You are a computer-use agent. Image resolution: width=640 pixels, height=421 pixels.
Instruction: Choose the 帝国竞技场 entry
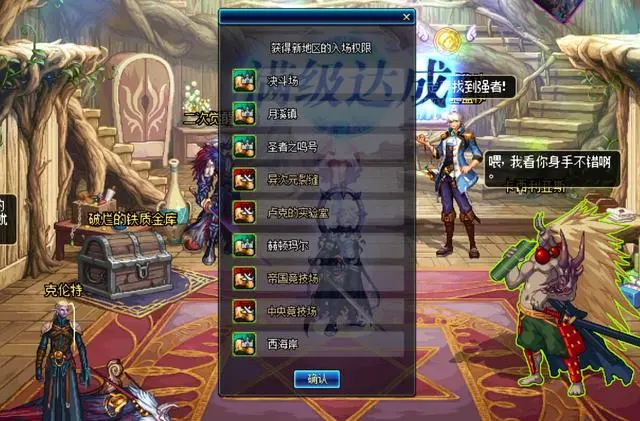318,278
